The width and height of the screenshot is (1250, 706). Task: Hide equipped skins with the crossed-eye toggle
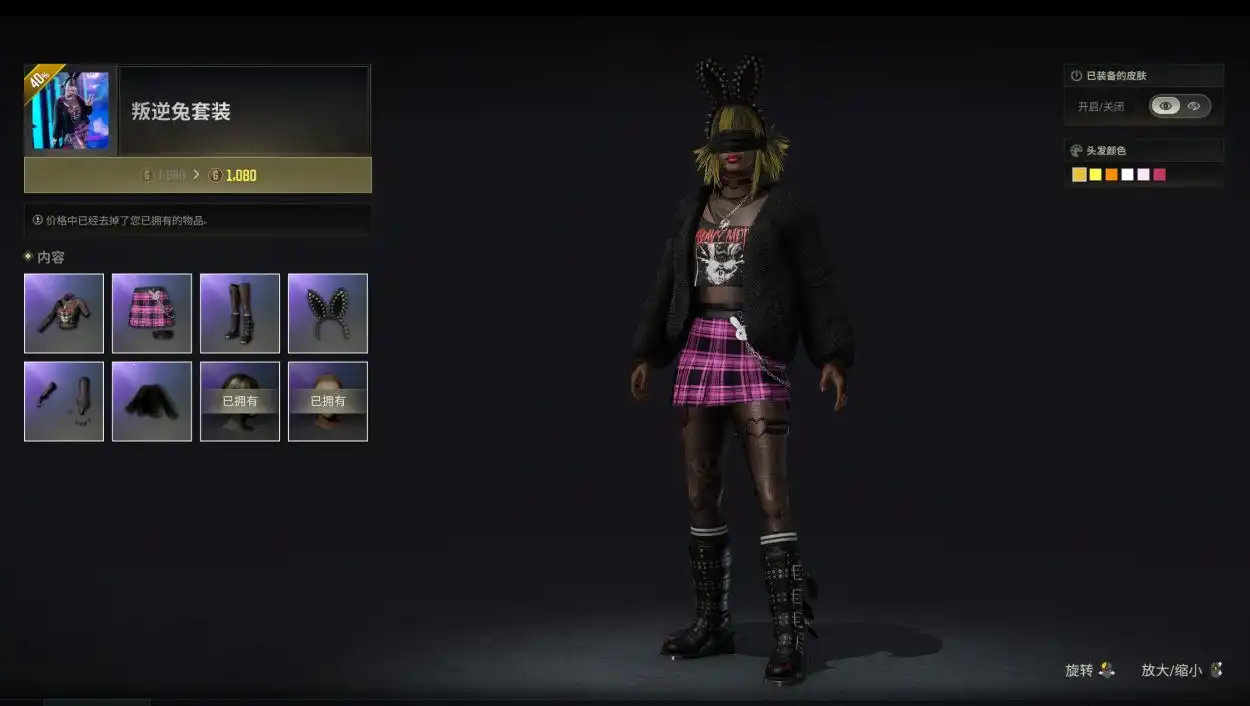point(1194,106)
